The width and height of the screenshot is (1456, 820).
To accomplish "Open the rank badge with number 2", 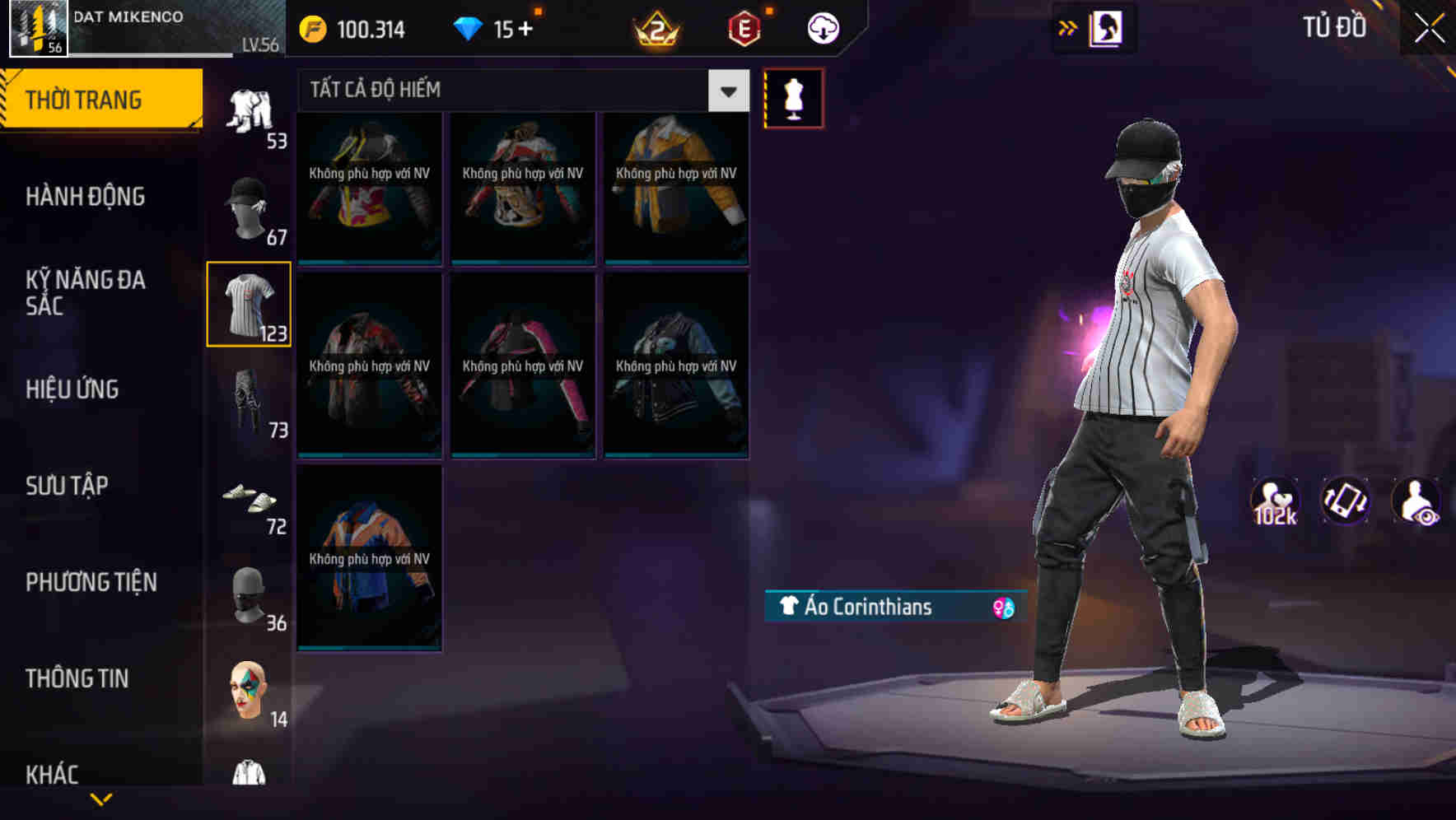I will (656, 28).
